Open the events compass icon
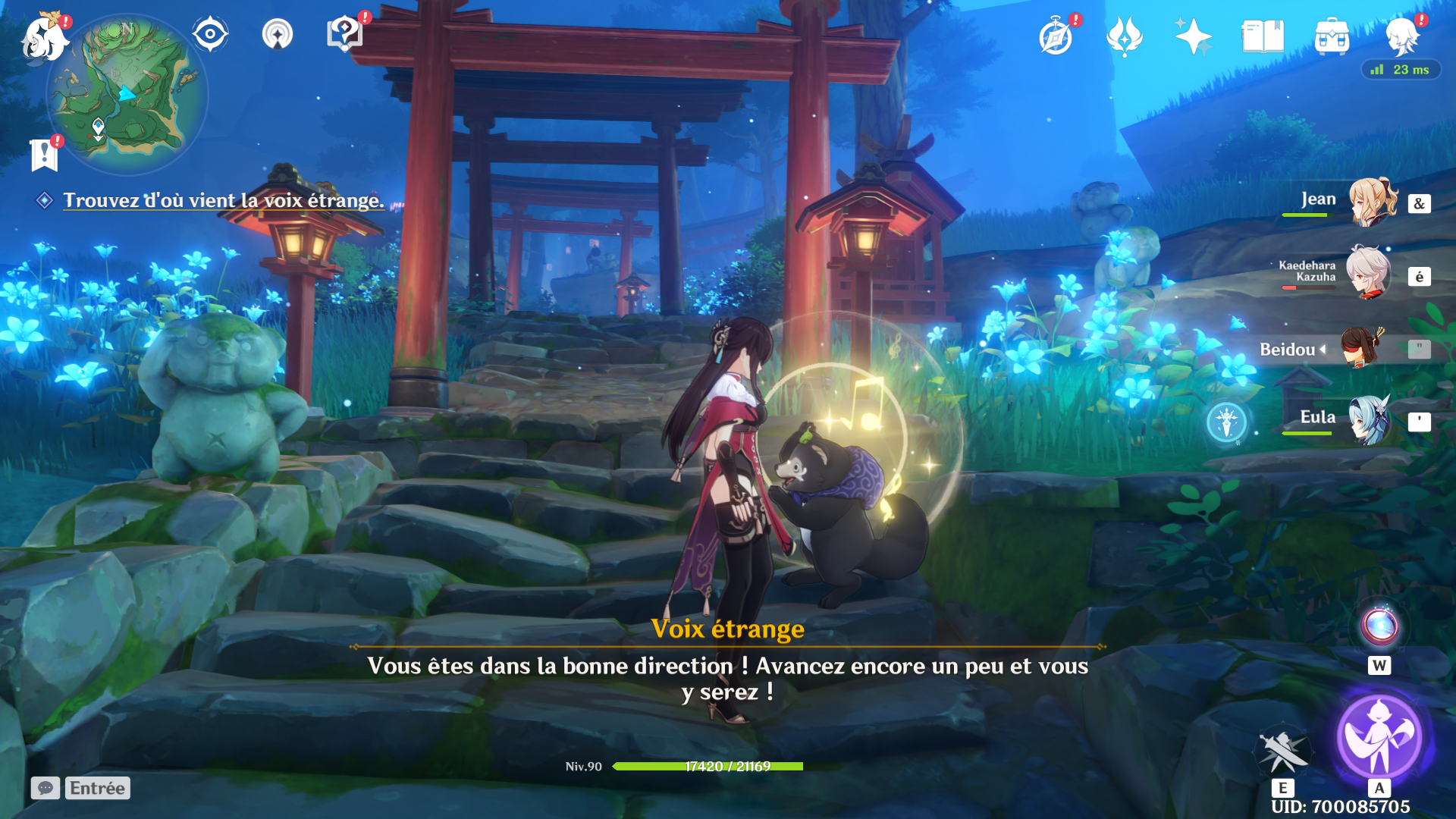 click(1056, 36)
